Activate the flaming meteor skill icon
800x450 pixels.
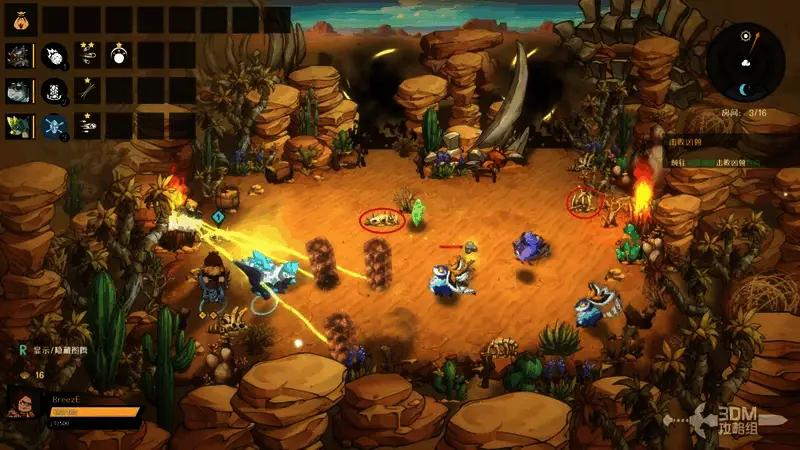[55, 55]
